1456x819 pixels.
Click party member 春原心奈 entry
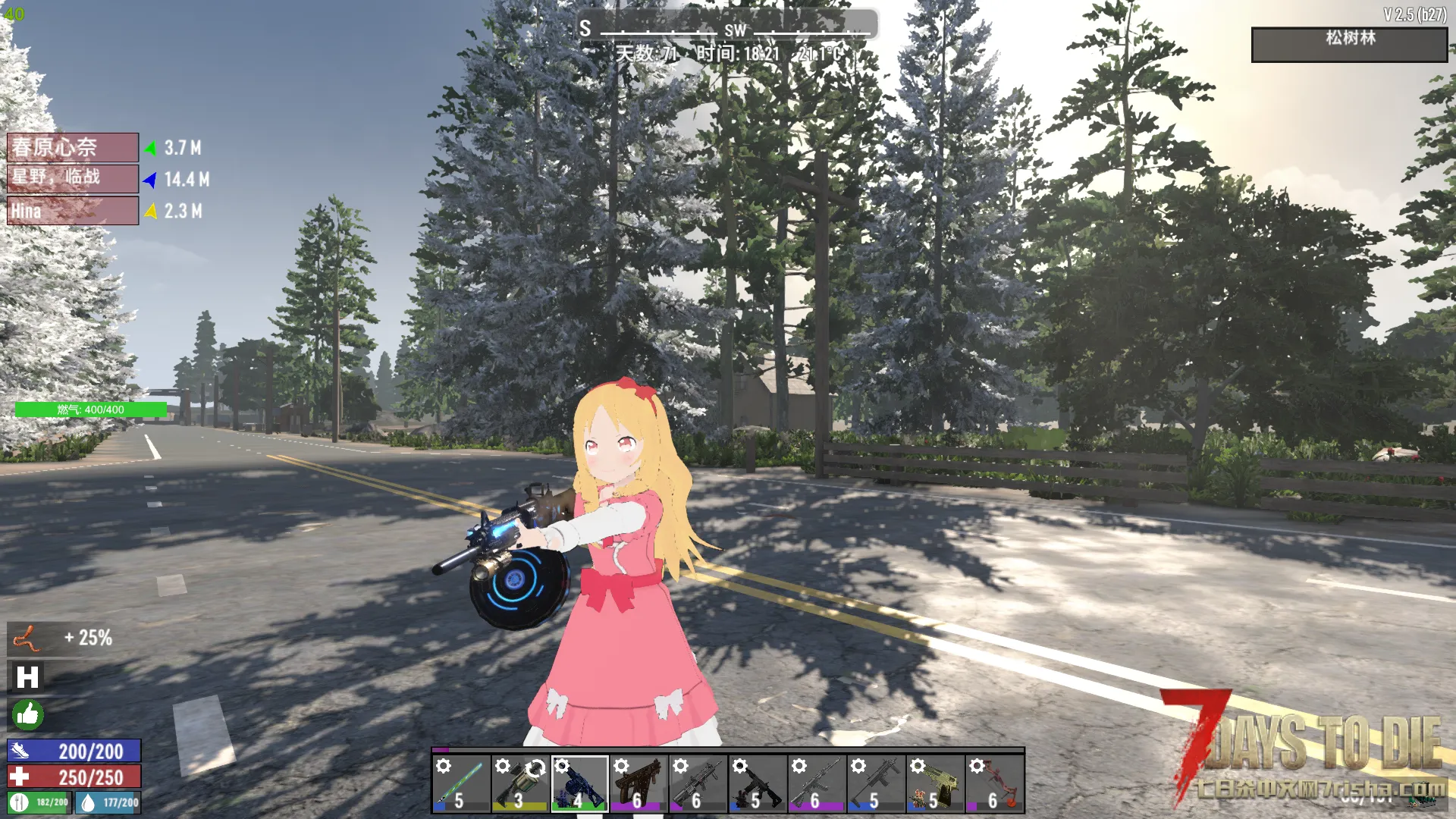coord(73,147)
